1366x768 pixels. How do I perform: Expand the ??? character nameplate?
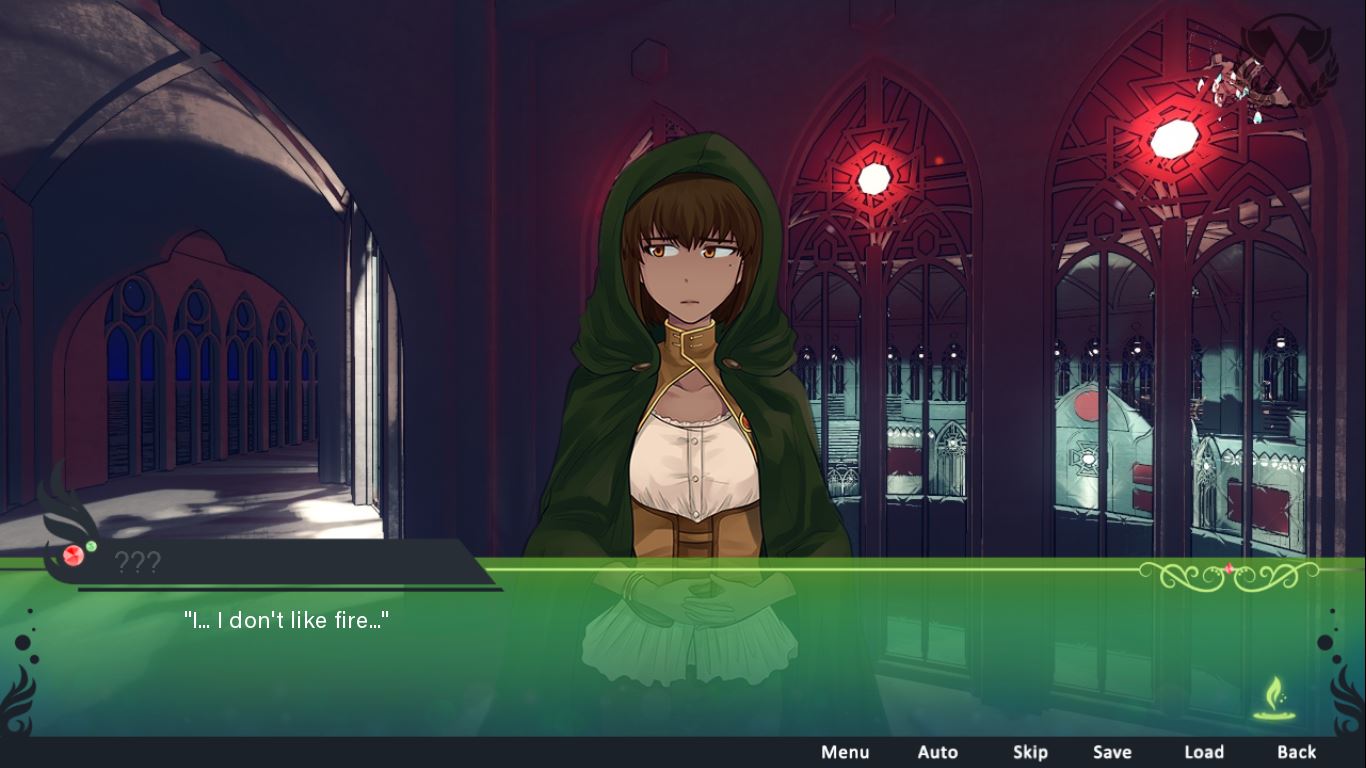pos(143,563)
